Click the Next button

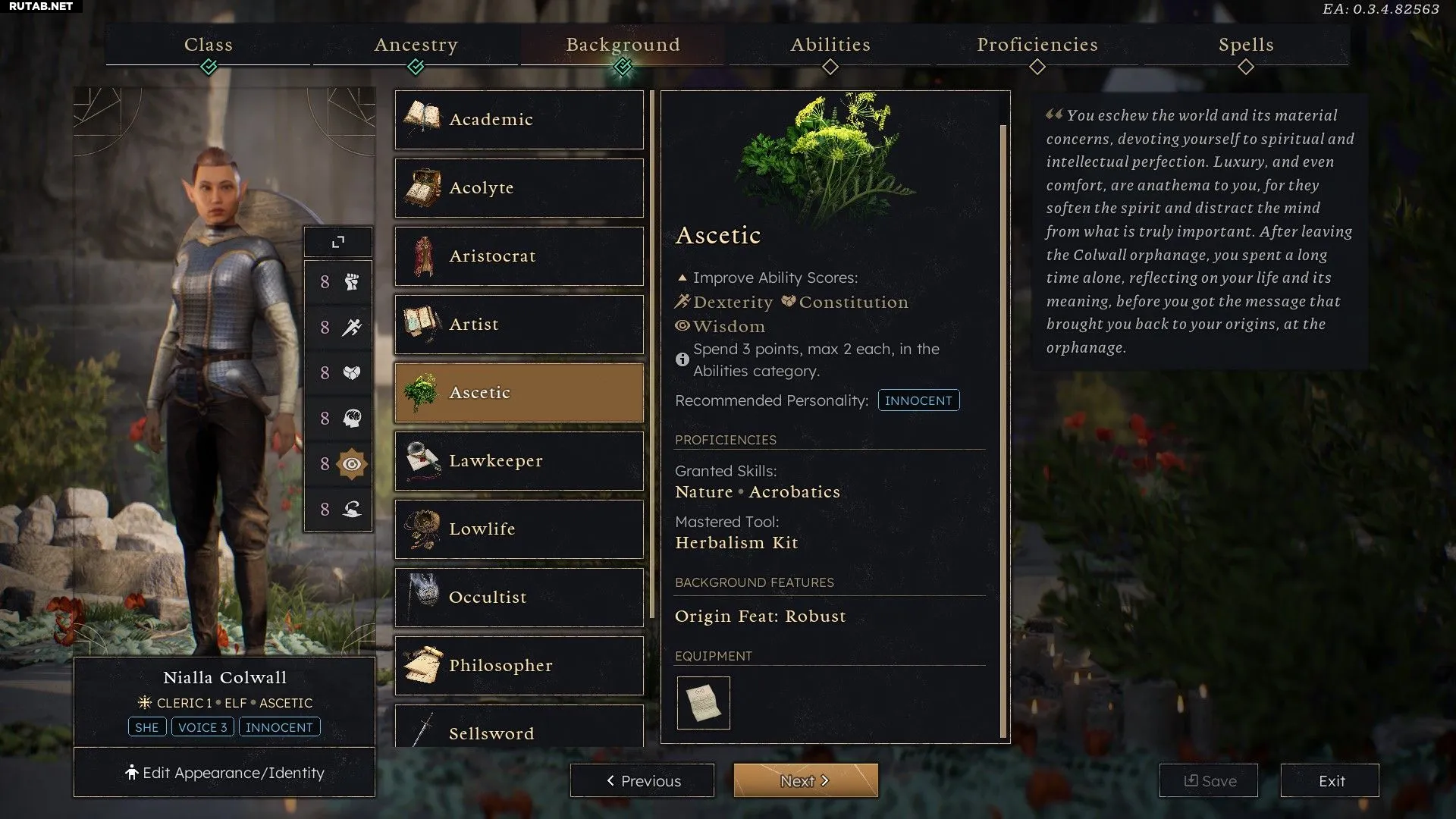point(805,780)
